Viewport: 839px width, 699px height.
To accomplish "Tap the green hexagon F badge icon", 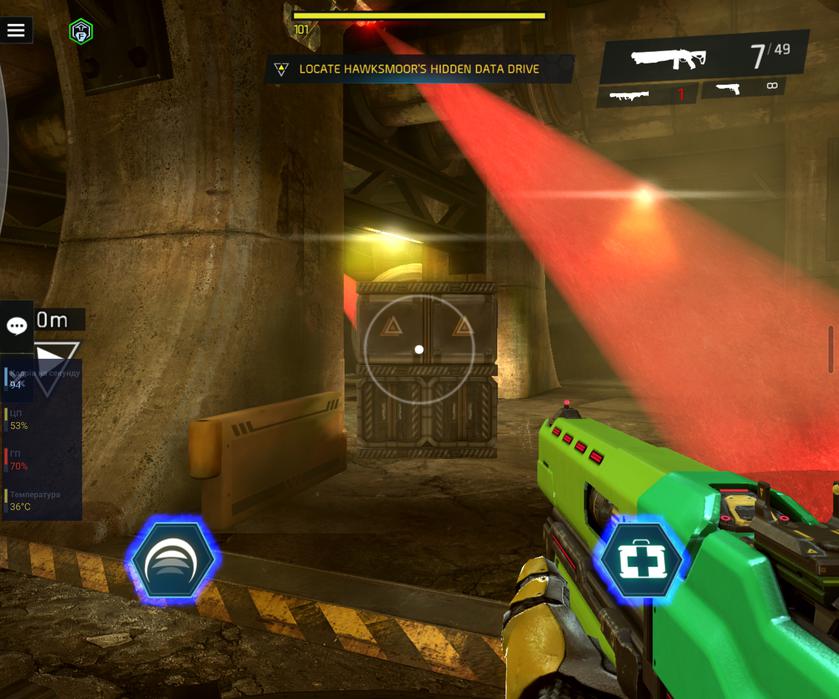I will tap(81, 31).
